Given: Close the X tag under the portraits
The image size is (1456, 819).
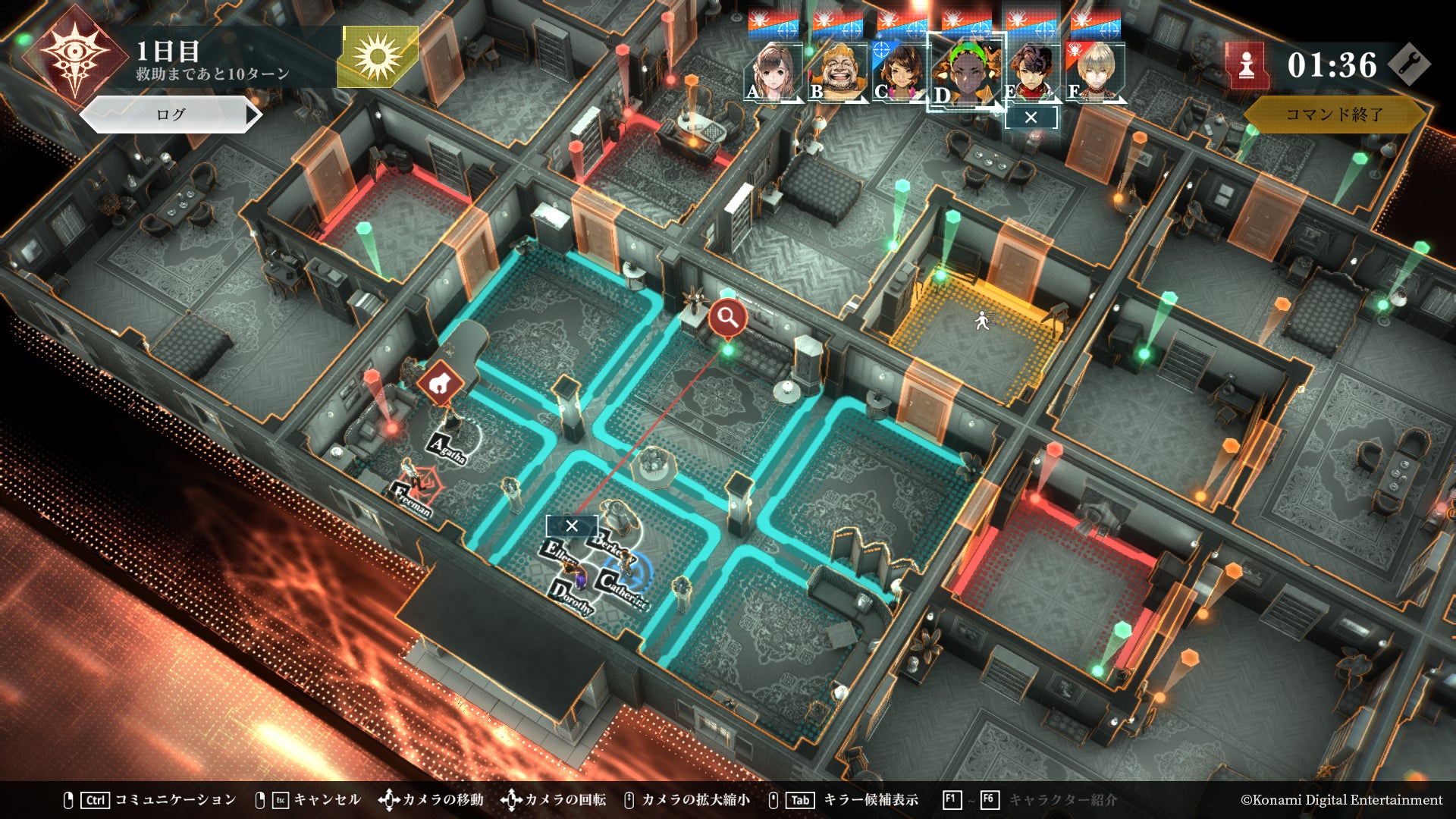Looking at the screenshot, I should pyautogui.click(x=1031, y=118).
